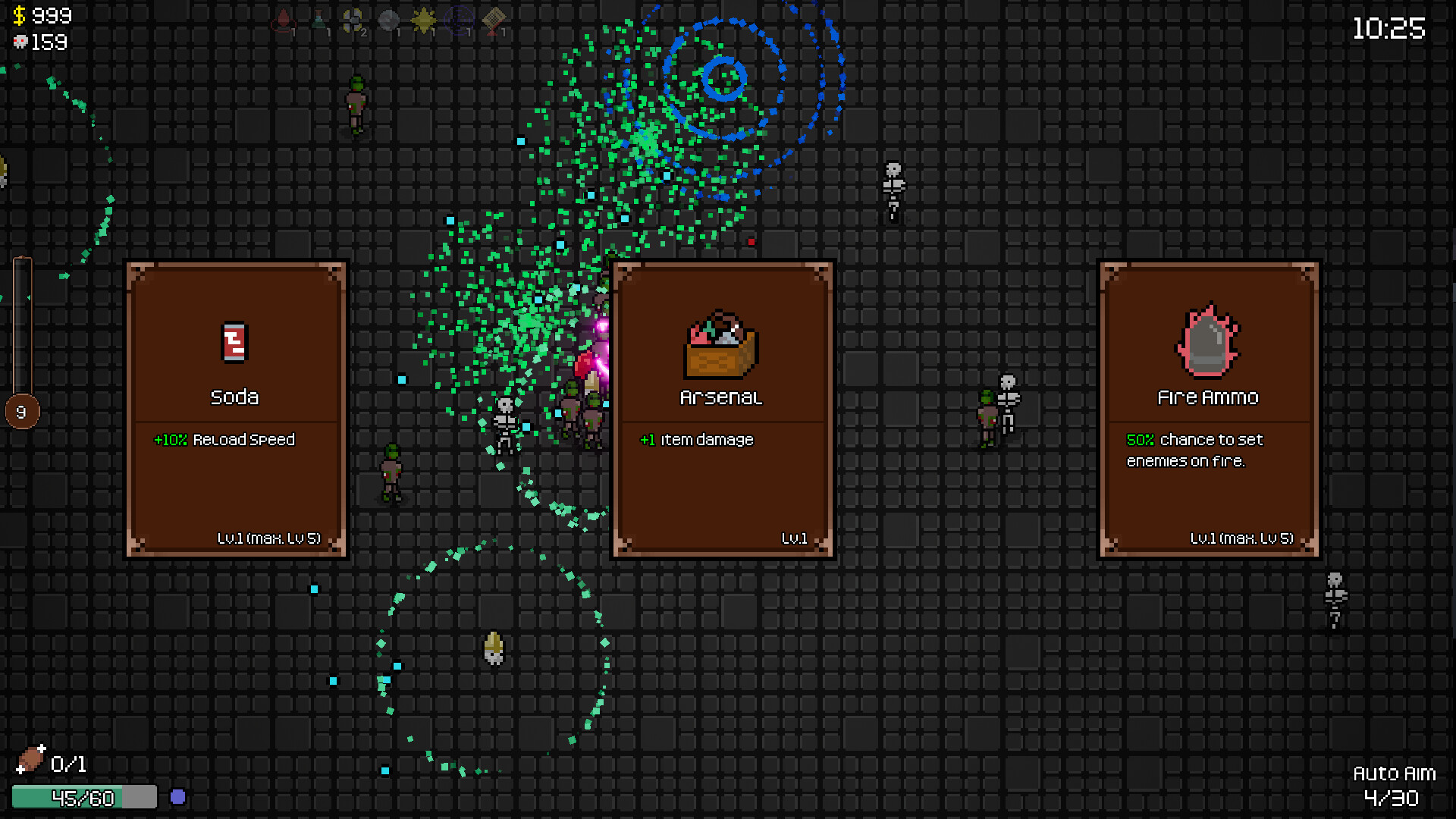Click the football pickup counter icon
1456x819 pixels.
[x=32, y=761]
